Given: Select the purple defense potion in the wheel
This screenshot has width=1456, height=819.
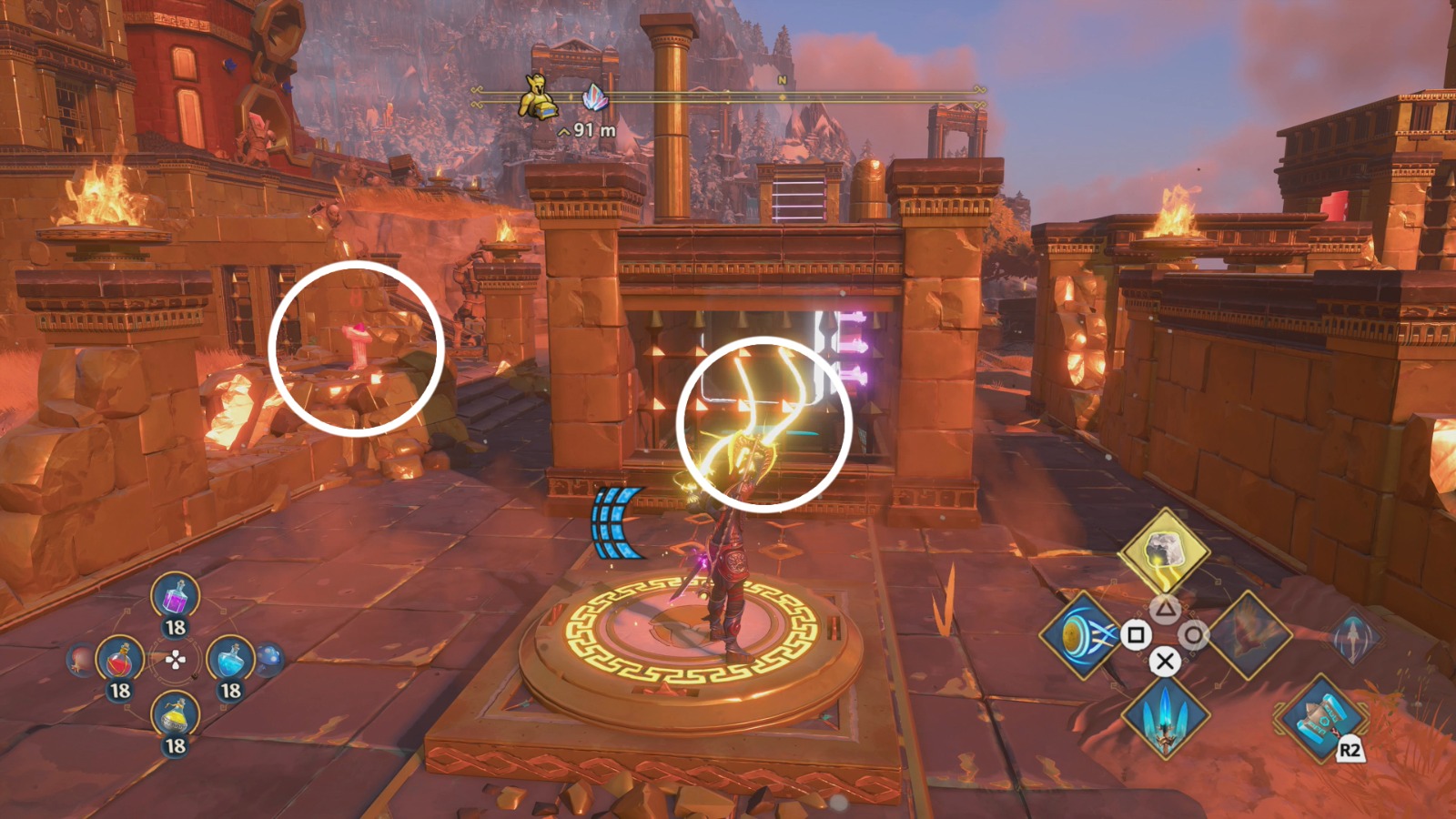Looking at the screenshot, I should click(174, 597).
